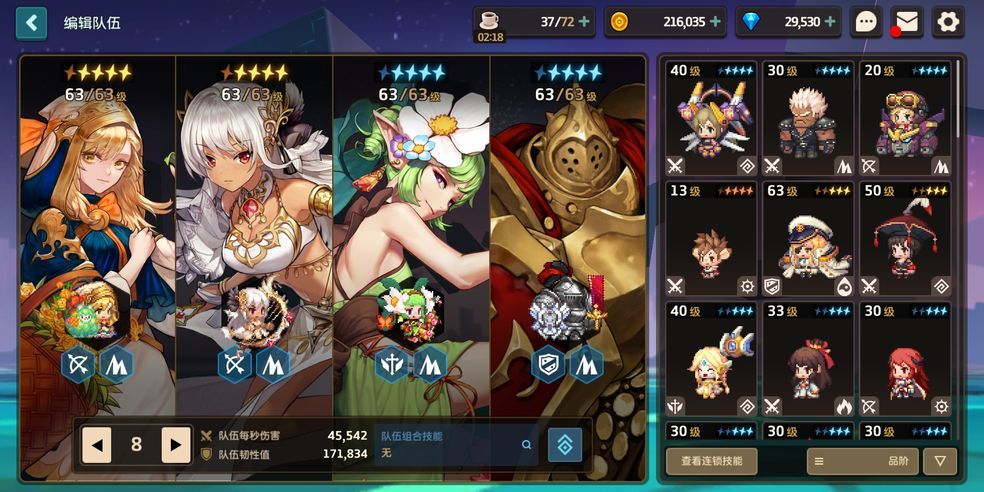Select the golden armored knight slot

point(567,230)
